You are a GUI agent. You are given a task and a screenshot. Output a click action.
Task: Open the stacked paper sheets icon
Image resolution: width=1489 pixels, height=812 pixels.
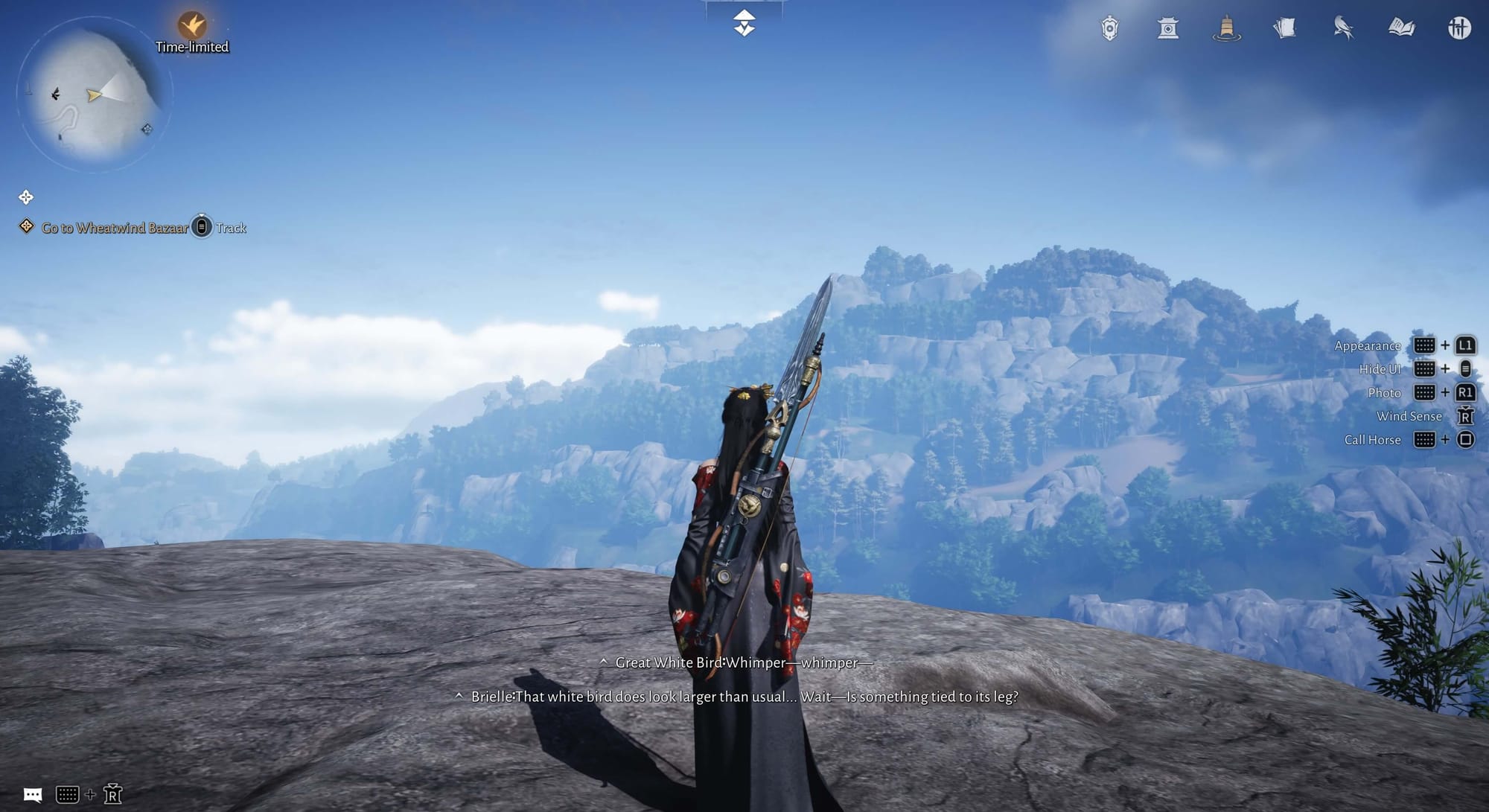coord(1284,29)
